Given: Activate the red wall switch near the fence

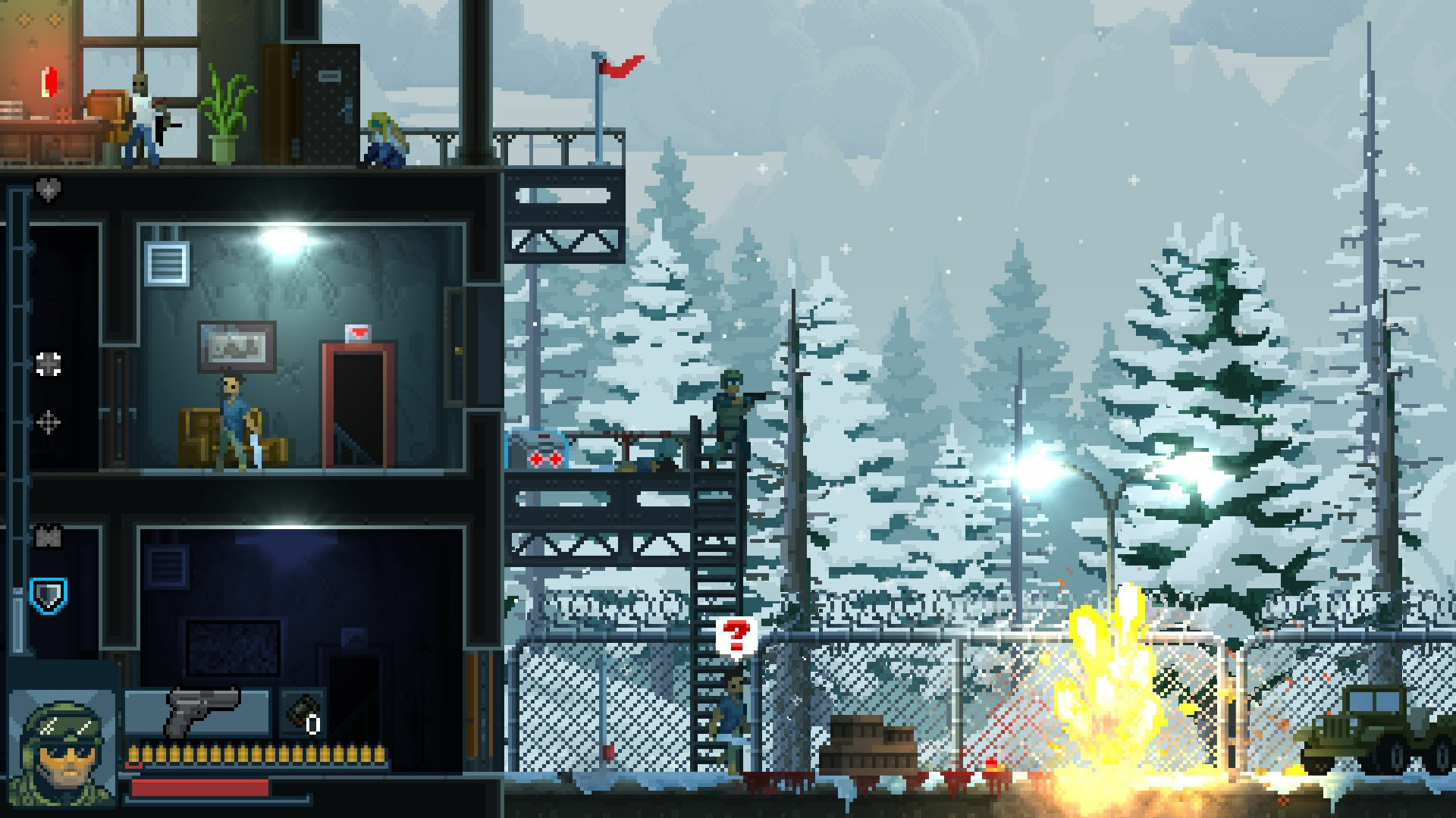Looking at the screenshot, I should 609,751.
